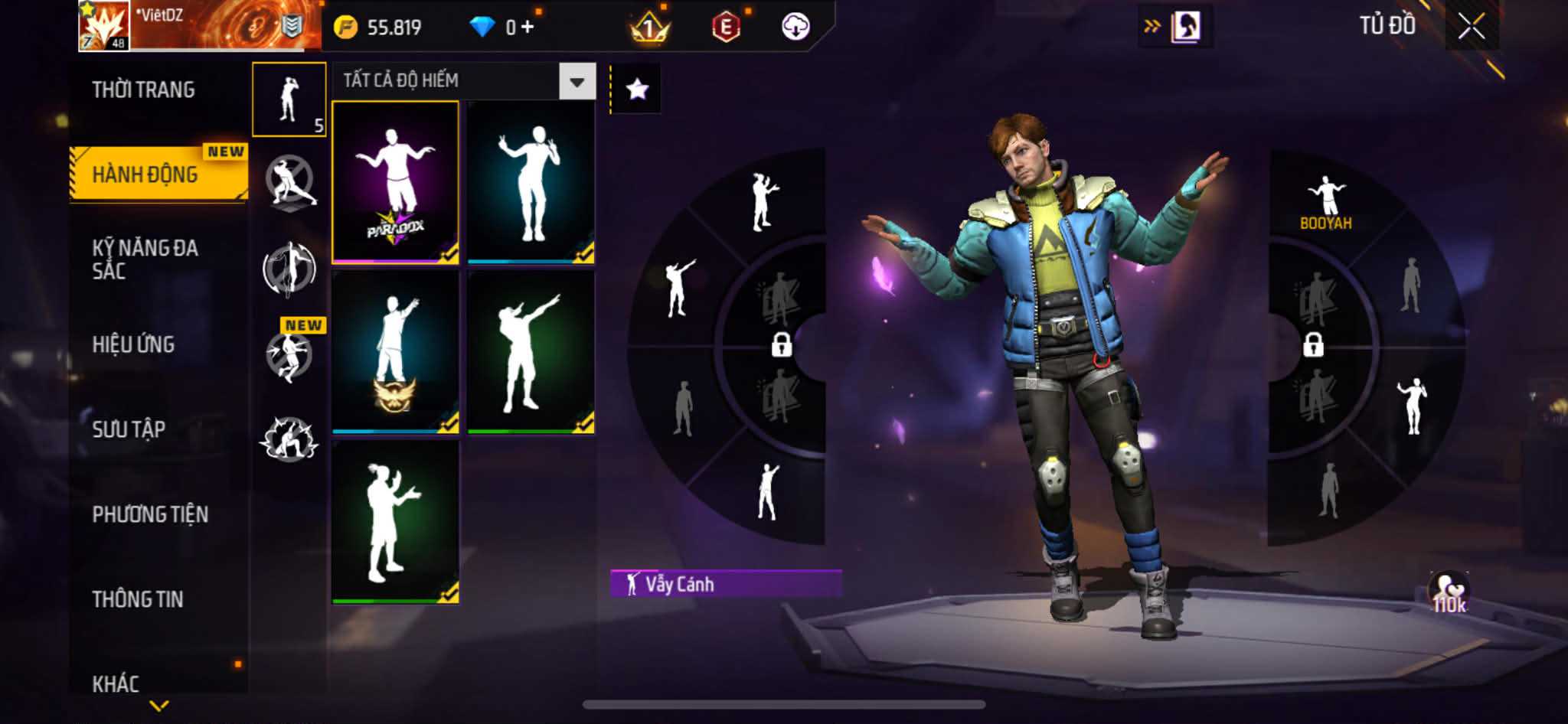Select the dab emote tile
This screenshot has width=1568, height=724.
pyautogui.click(x=531, y=351)
